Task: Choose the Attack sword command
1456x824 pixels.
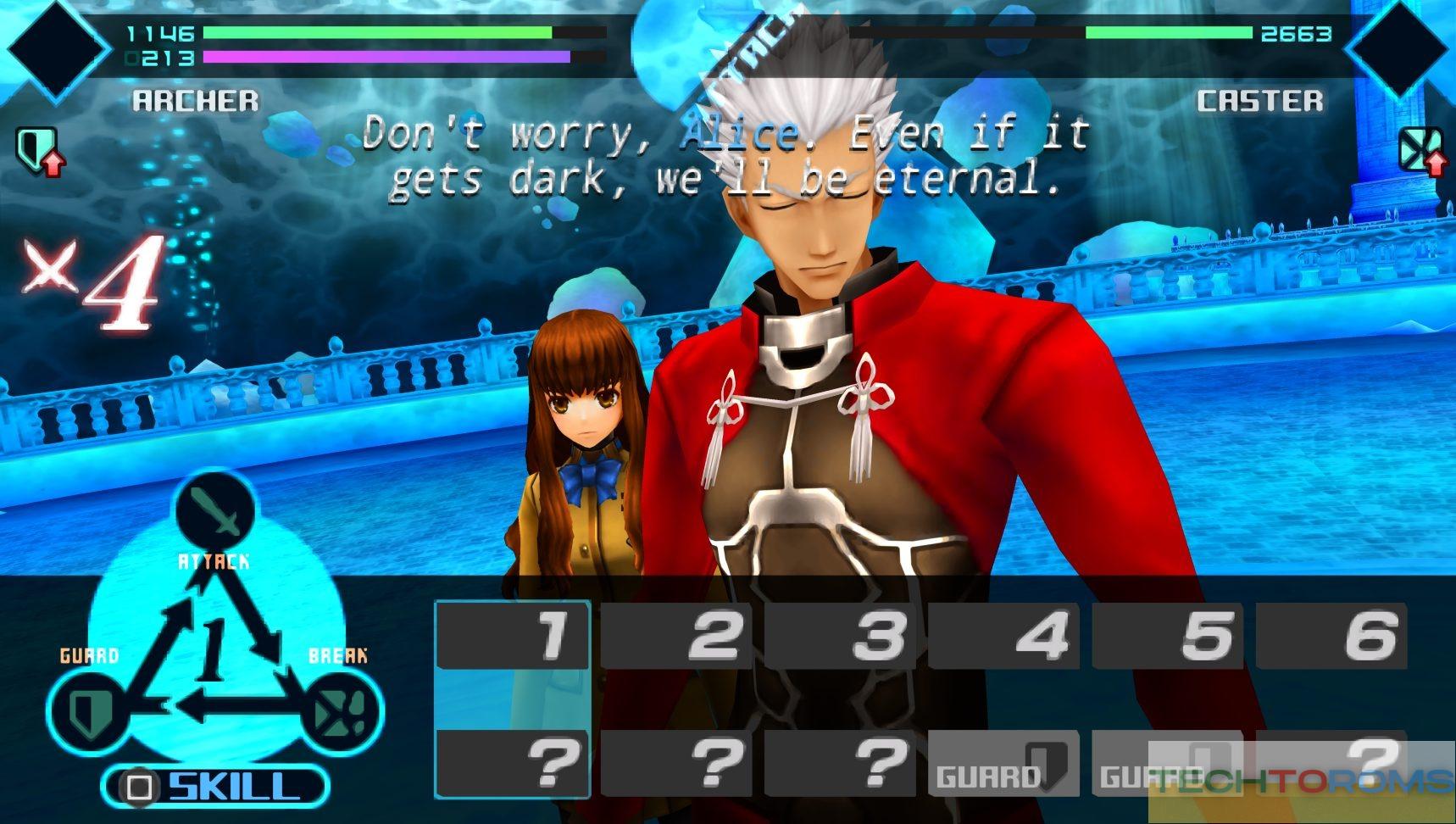Action: pyautogui.click(x=215, y=510)
